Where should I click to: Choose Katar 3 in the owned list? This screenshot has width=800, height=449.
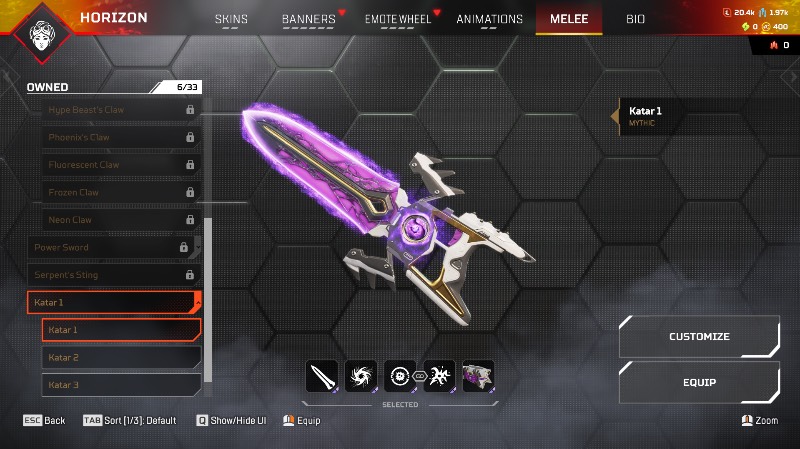[121, 385]
